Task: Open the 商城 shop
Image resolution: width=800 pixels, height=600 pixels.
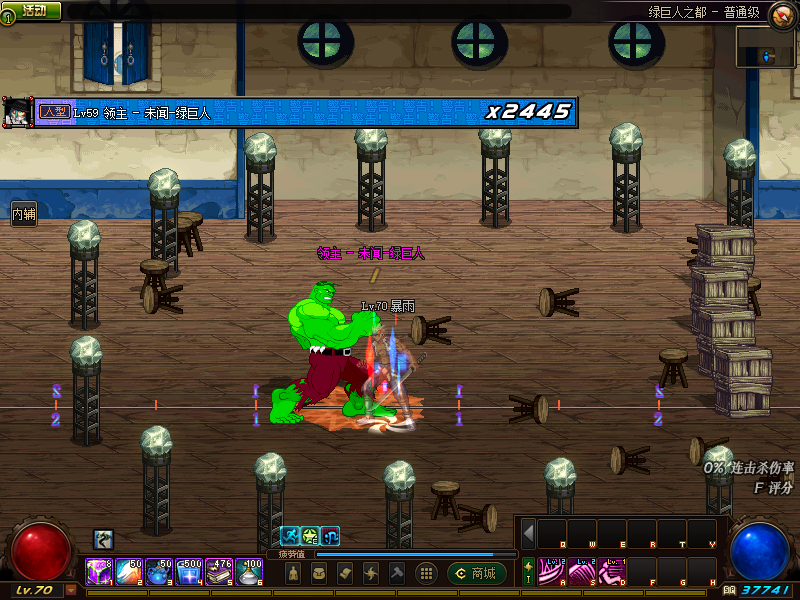Action: coord(477,573)
